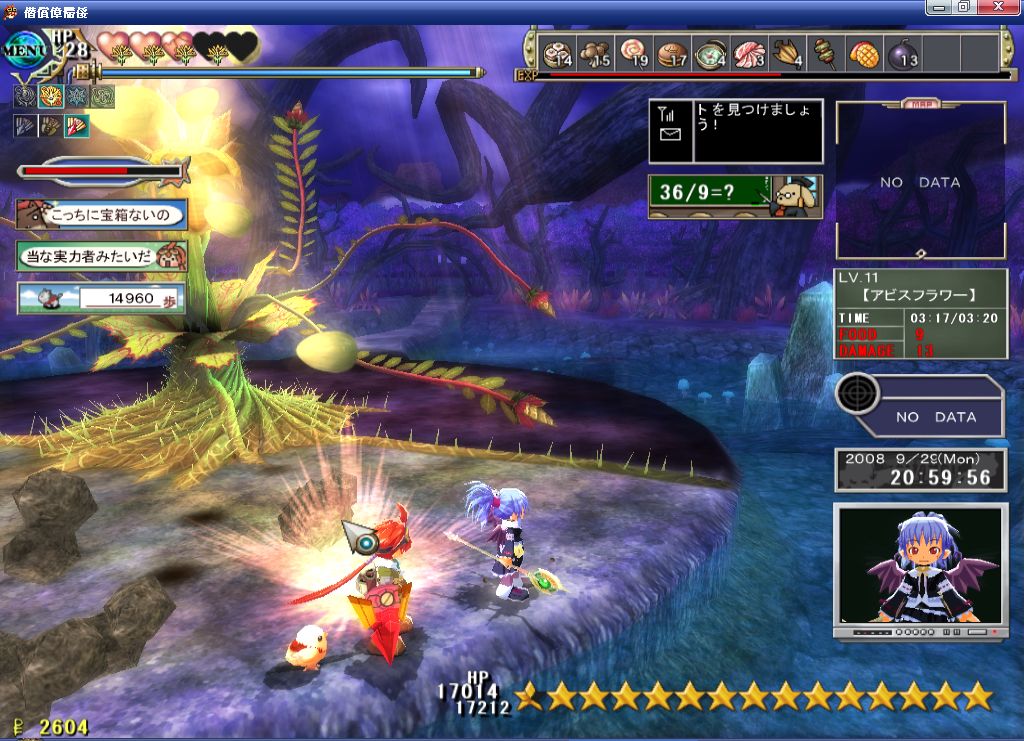Click the meat skewer item slot
Image resolution: width=1024 pixels, height=741 pixels.
[x=826, y=53]
